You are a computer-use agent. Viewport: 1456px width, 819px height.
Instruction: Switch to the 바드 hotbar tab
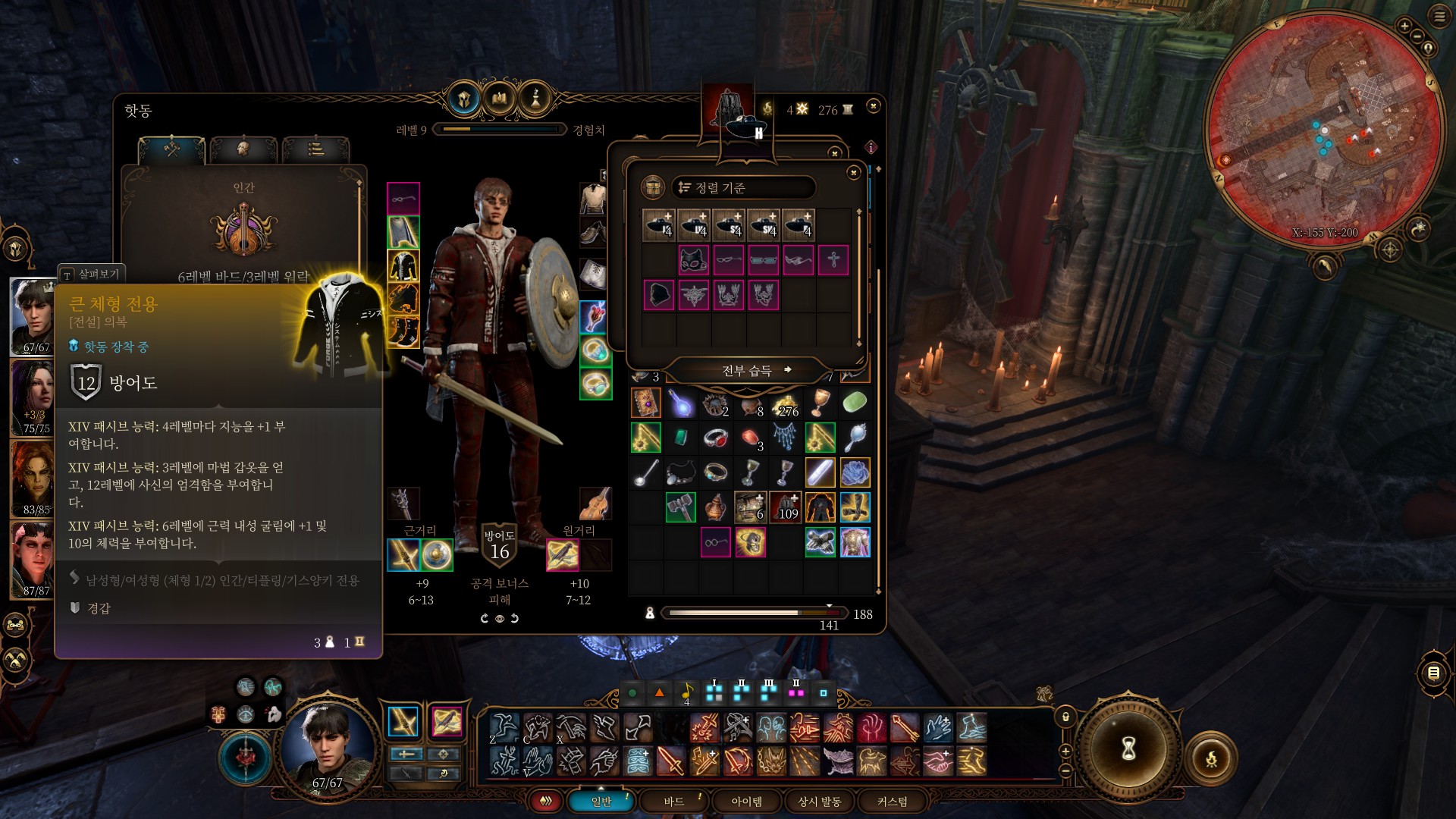(x=673, y=802)
